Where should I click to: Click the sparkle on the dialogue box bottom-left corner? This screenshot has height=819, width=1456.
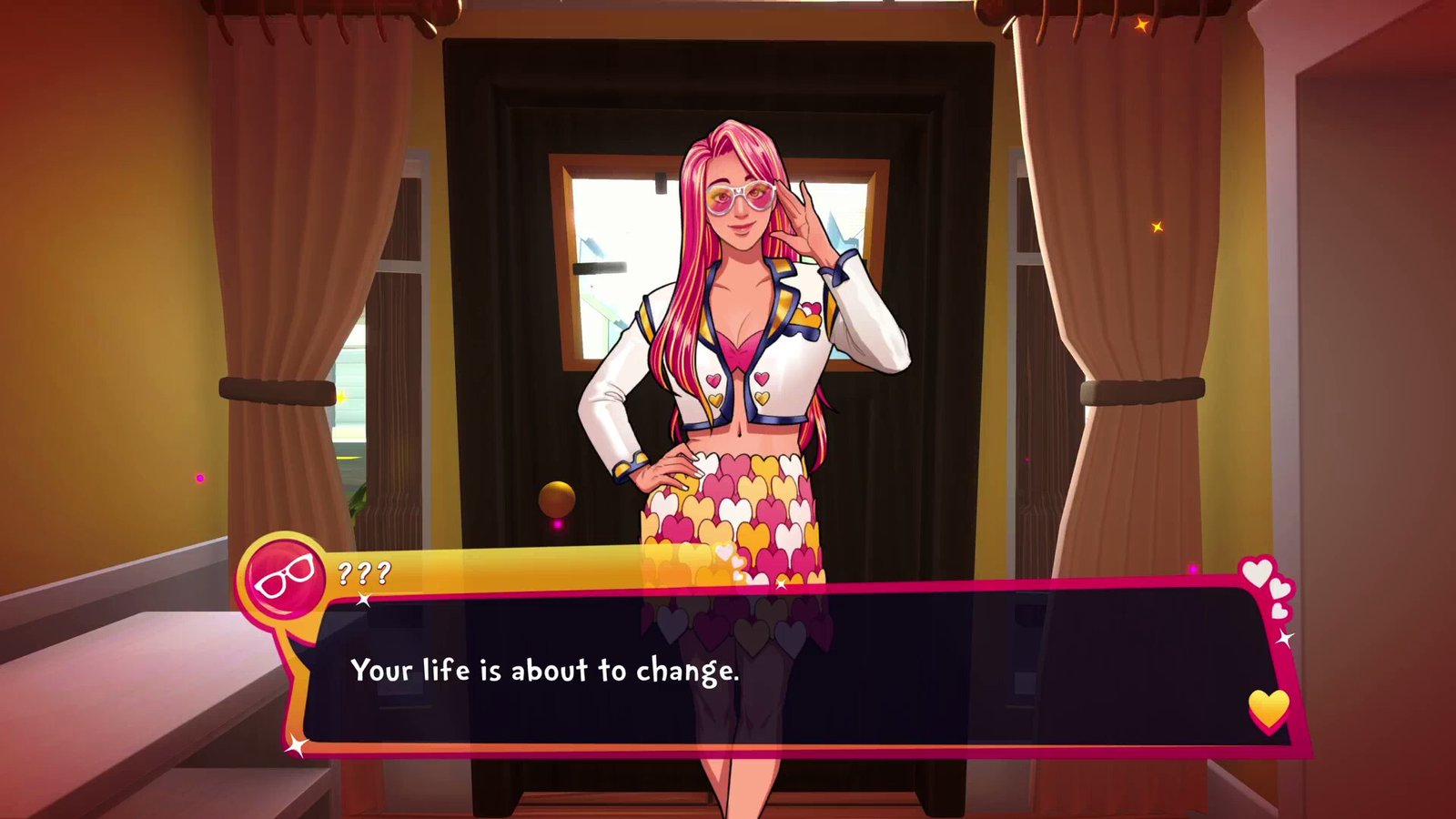pyautogui.click(x=296, y=744)
